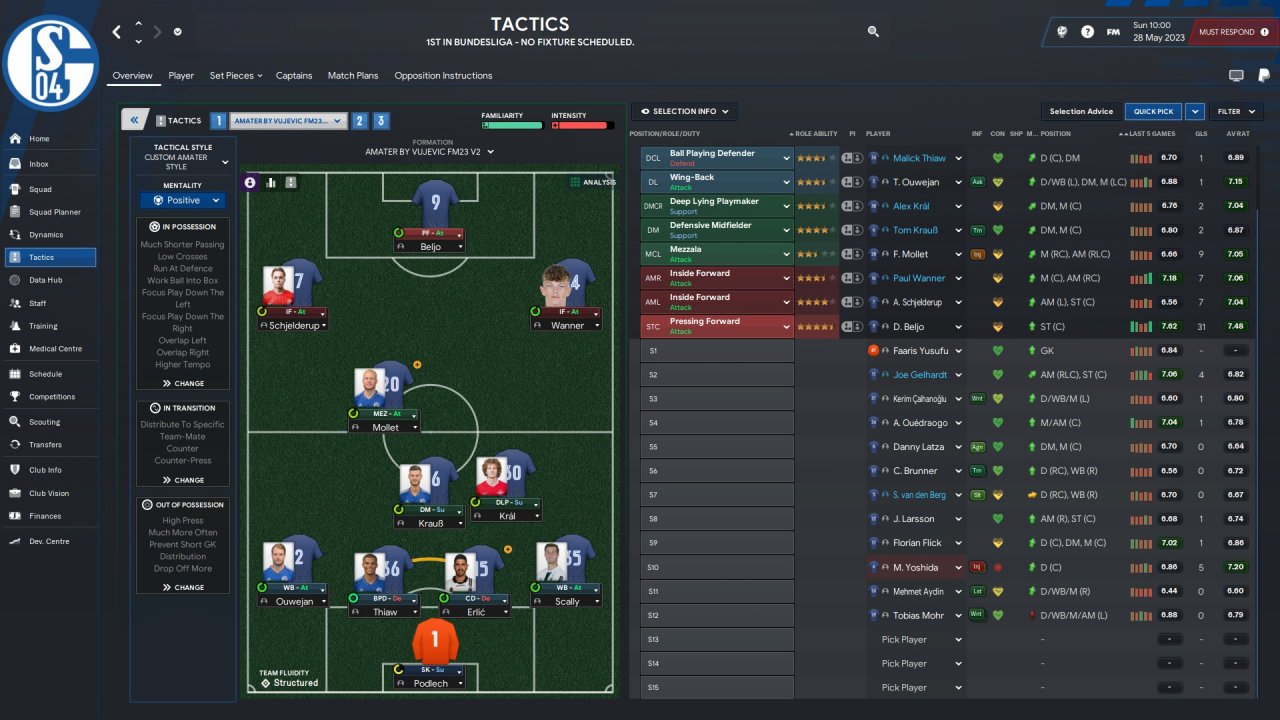Image resolution: width=1280 pixels, height=720 pixels.
Task: Click the Must Respond button
Action: point(1227,32)
